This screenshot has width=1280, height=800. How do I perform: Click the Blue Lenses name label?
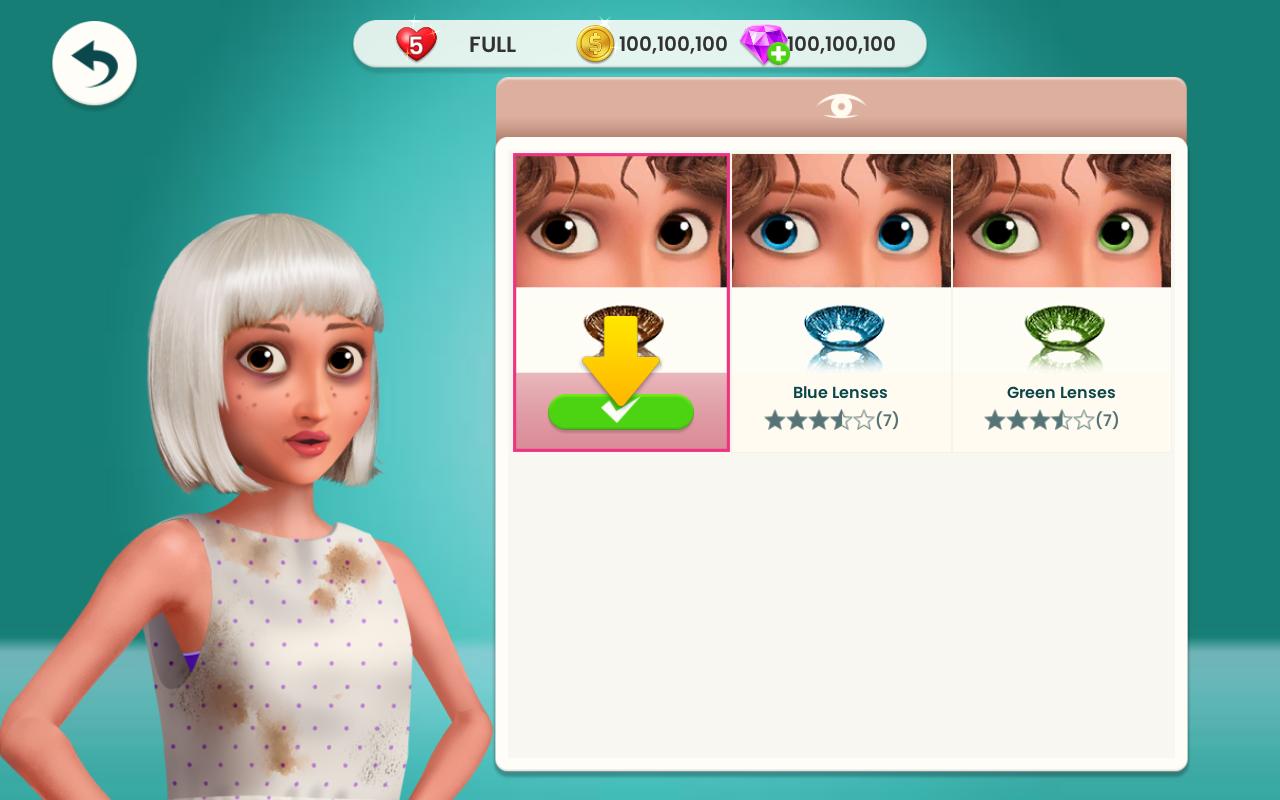coord(840,392)
